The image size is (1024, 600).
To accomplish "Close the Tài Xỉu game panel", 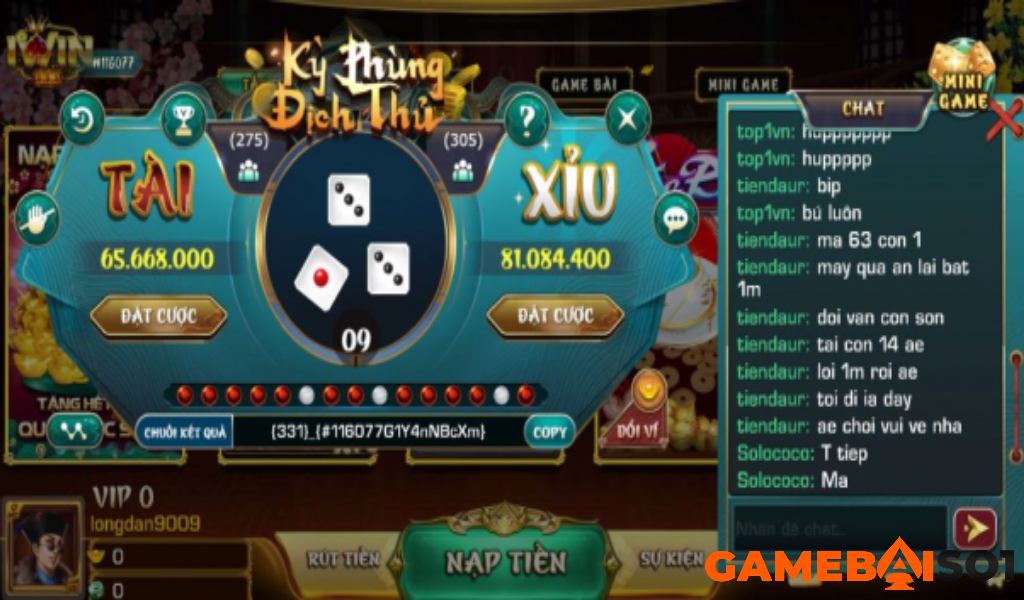I will pos(628,120).
